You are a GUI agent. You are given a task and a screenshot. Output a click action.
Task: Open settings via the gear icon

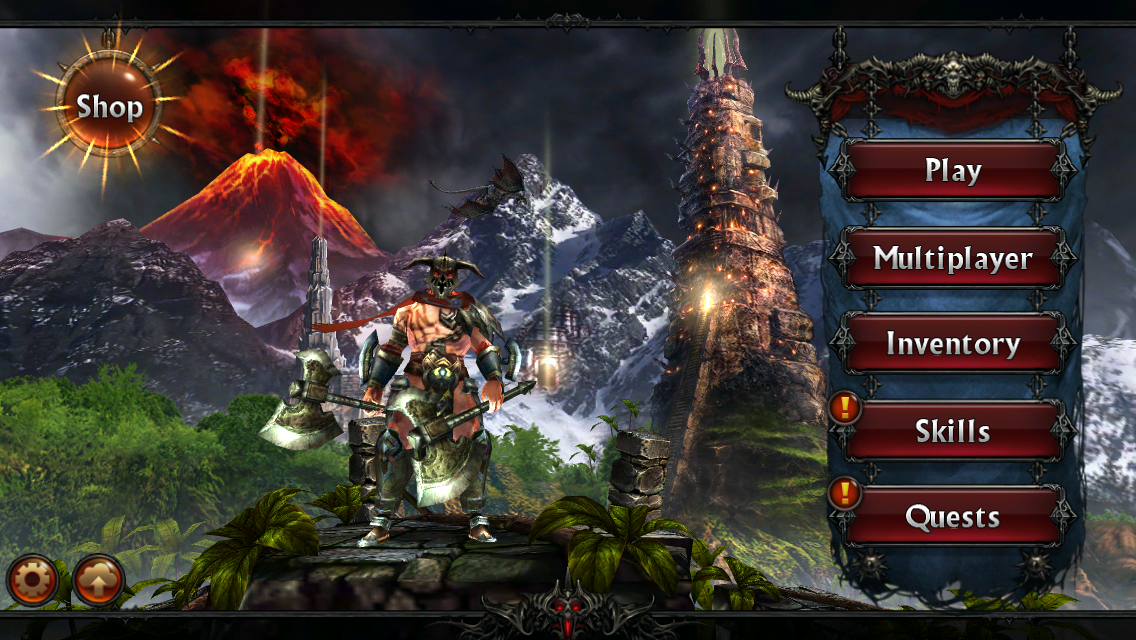click(33, 580)
